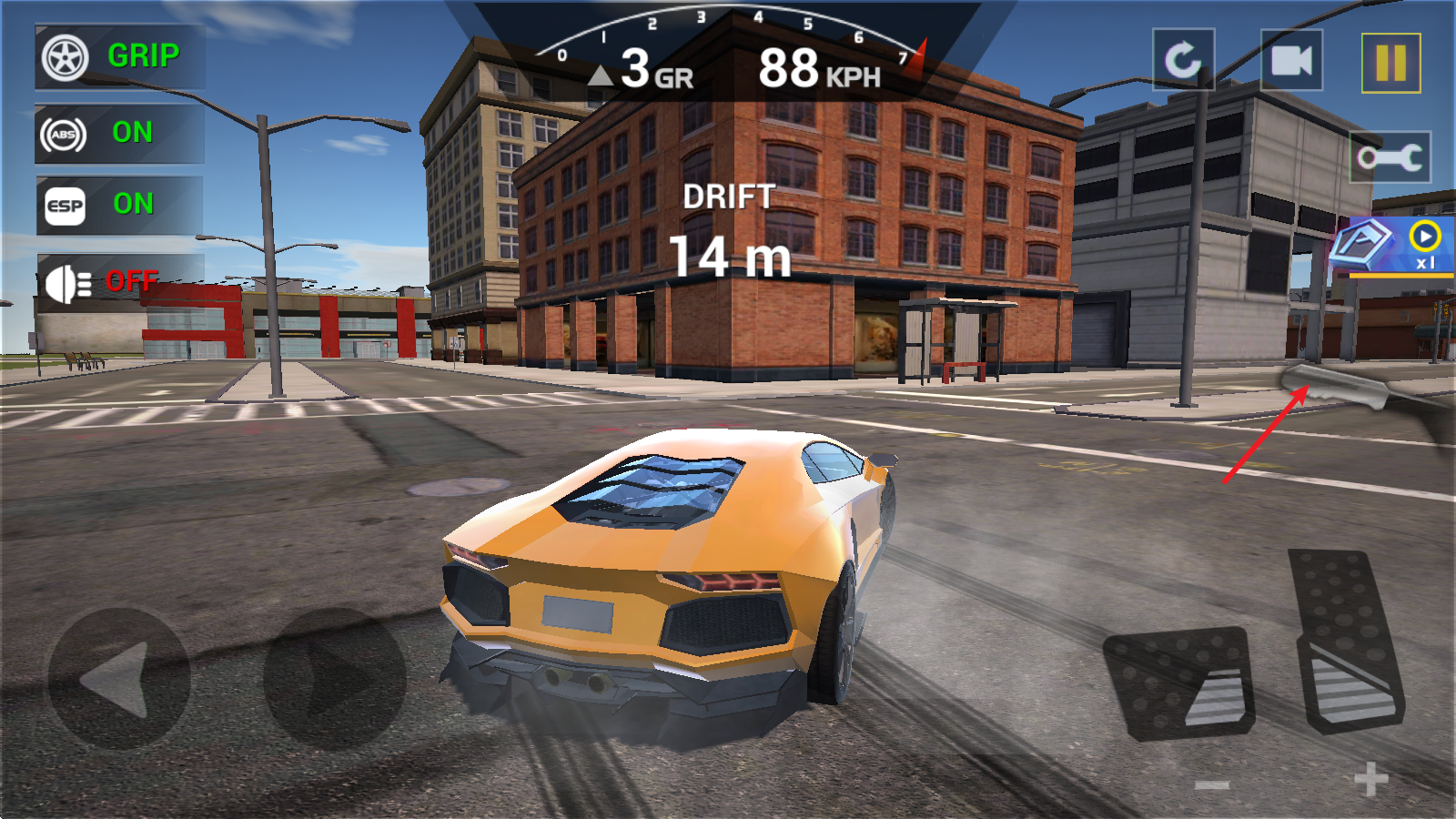
Task: Toggle the GRIP traction mode button
Action: point(119,57)
